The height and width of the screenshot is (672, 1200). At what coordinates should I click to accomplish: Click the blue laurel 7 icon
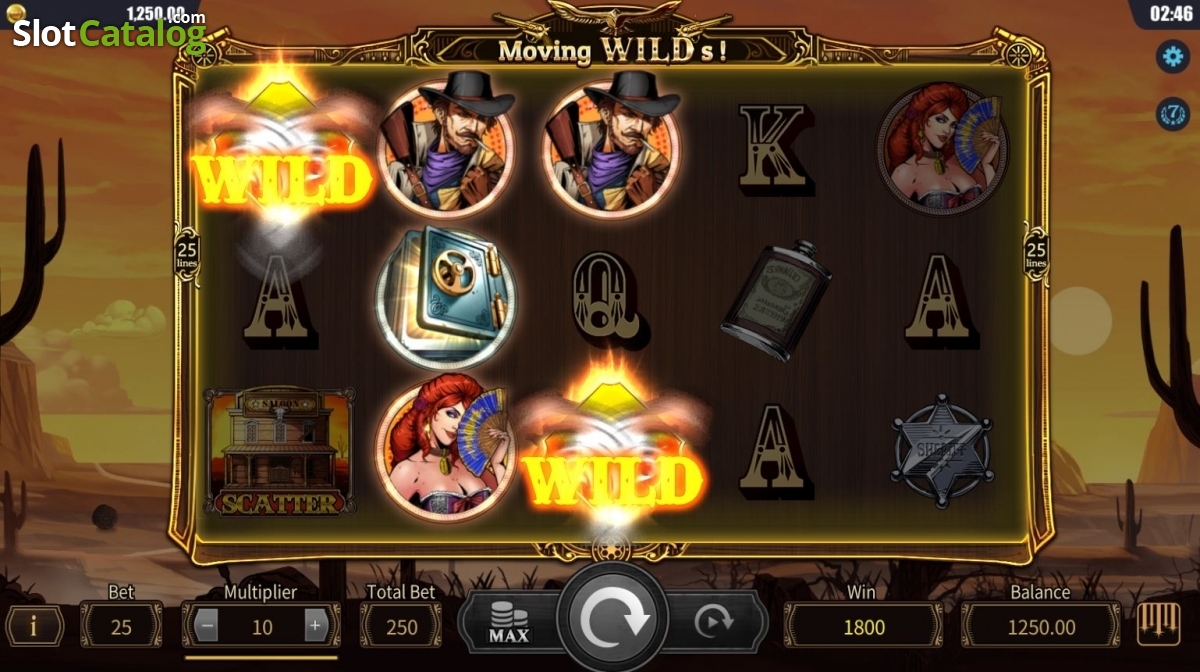[1171, 112]
